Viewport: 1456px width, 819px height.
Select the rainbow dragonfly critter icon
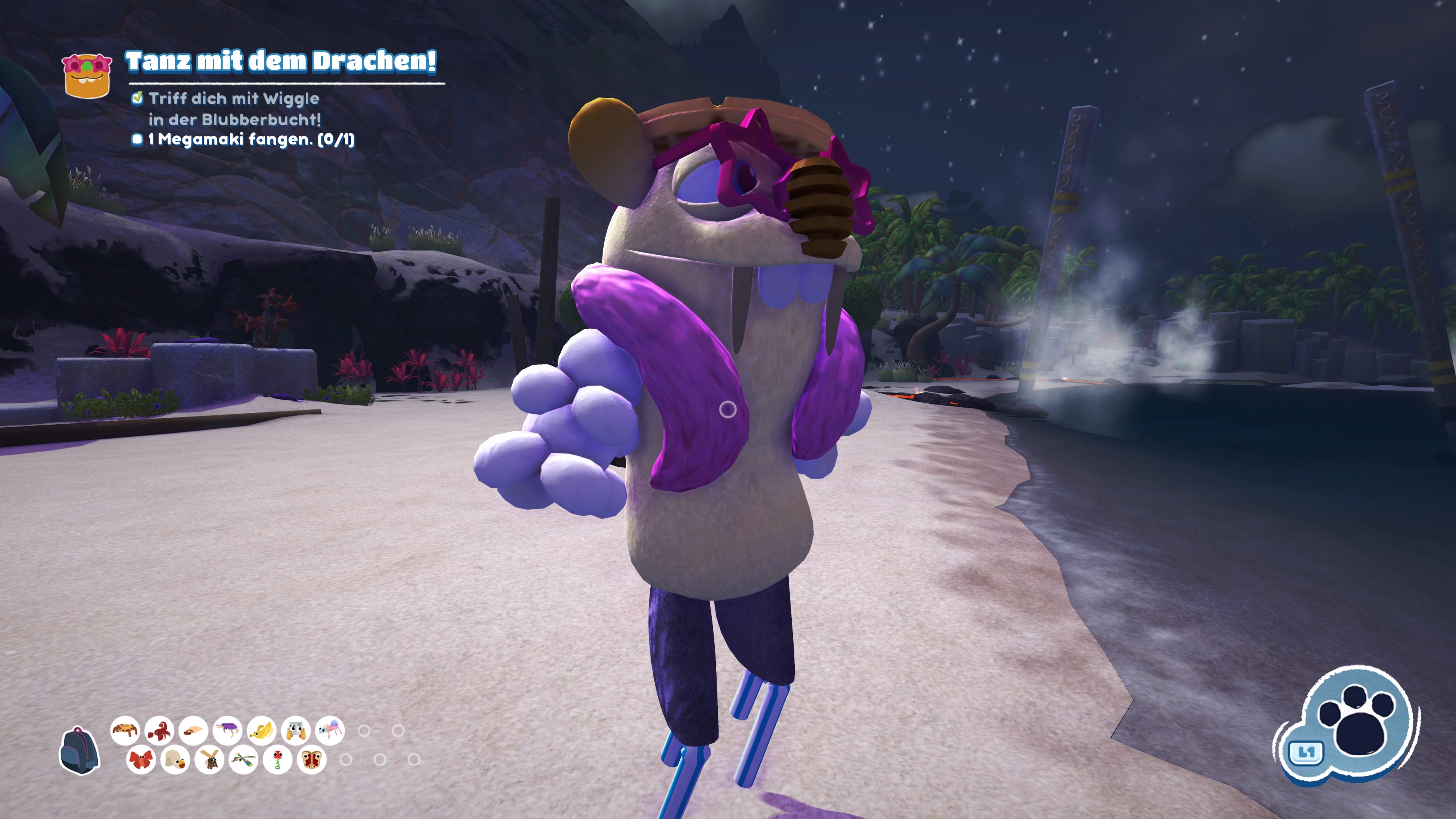[x=243, y=761]
